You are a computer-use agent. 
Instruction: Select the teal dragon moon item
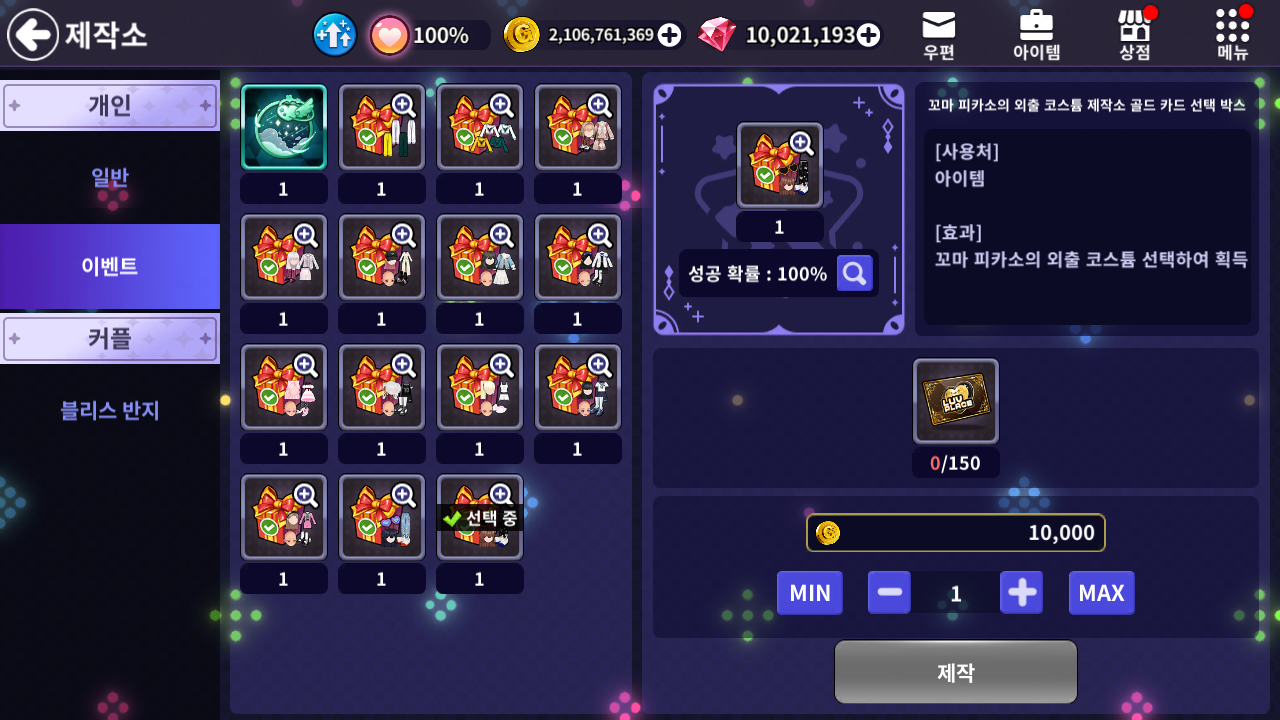[284, 127]
